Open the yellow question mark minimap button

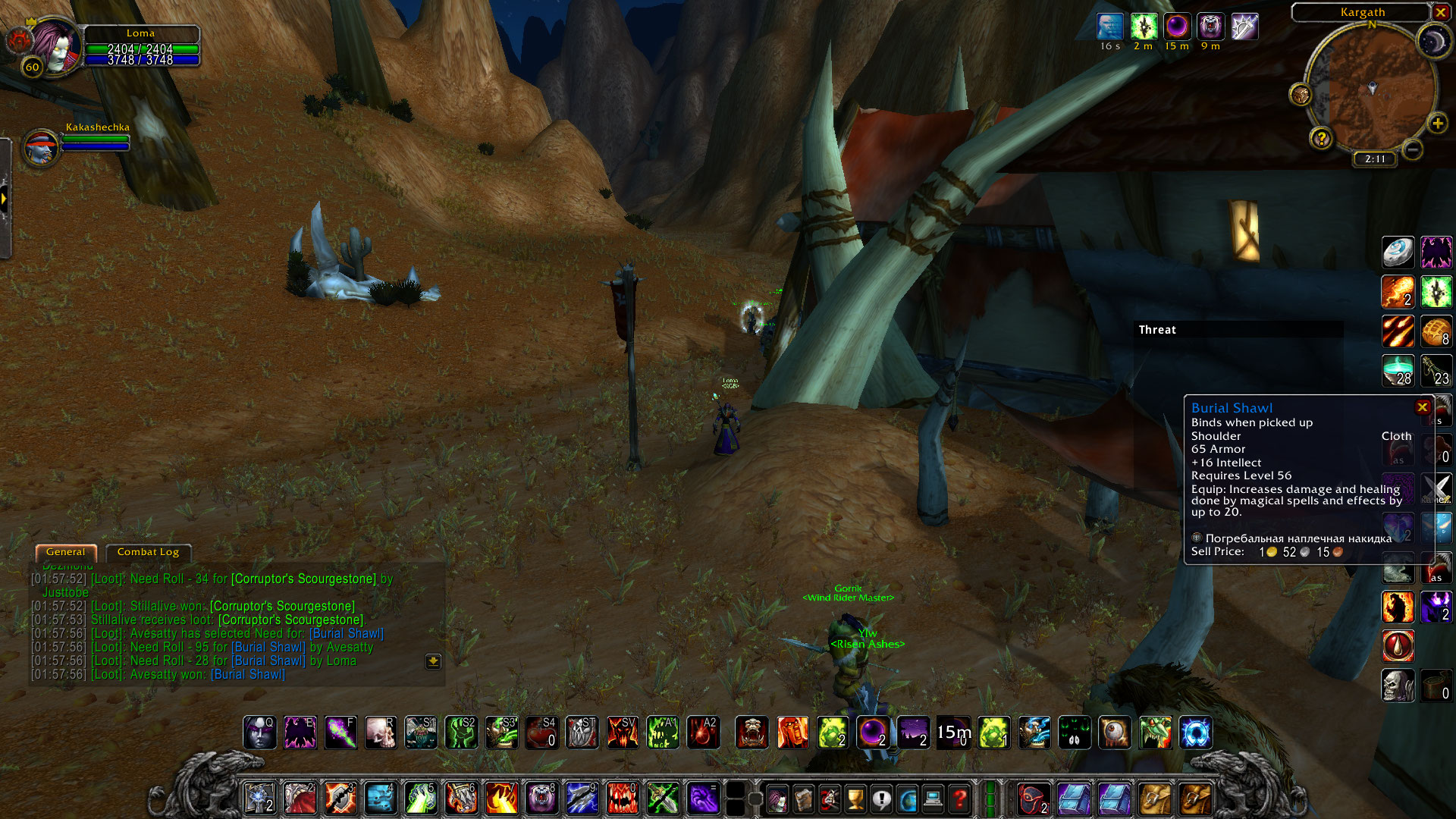point(1321,138)
